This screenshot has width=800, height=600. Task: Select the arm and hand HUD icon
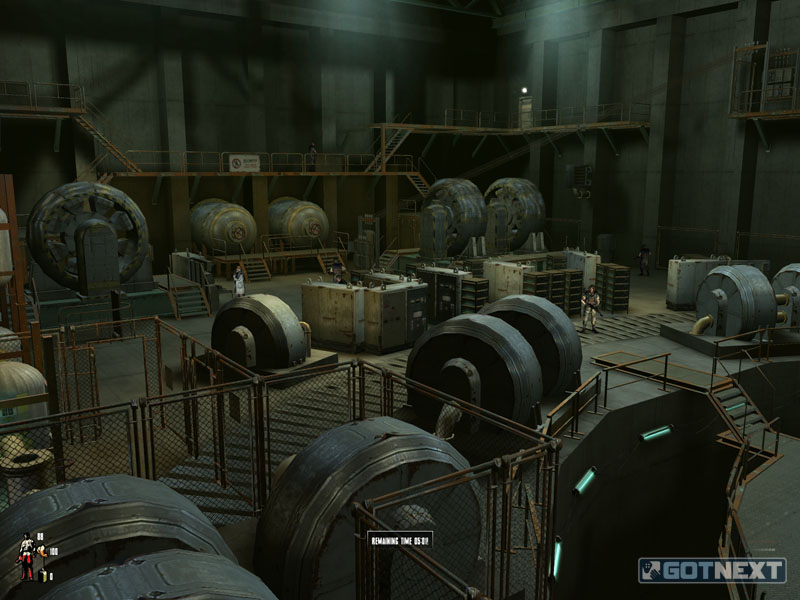tap(42, 551)
